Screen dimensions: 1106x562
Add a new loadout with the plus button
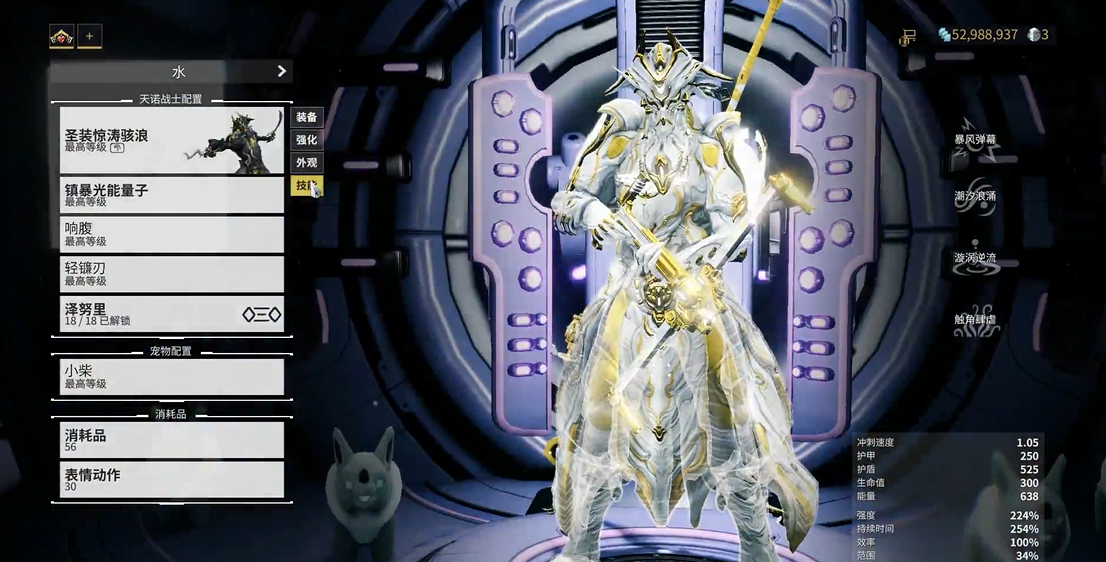tap(89, 37)
